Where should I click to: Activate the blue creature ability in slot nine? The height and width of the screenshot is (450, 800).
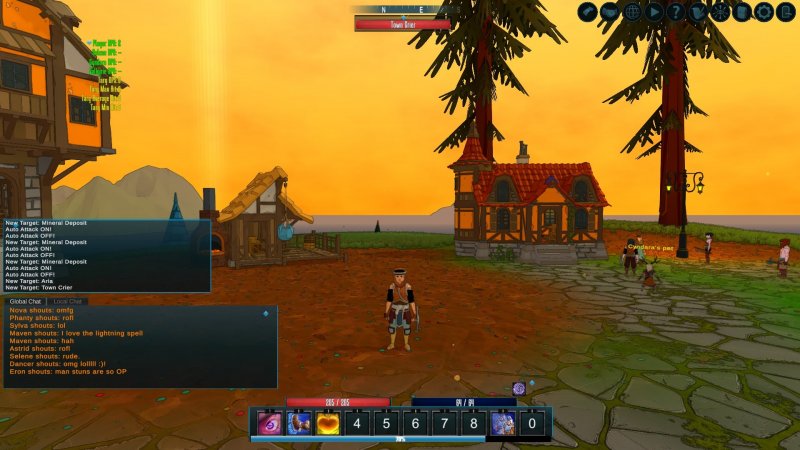click(502, 423)
